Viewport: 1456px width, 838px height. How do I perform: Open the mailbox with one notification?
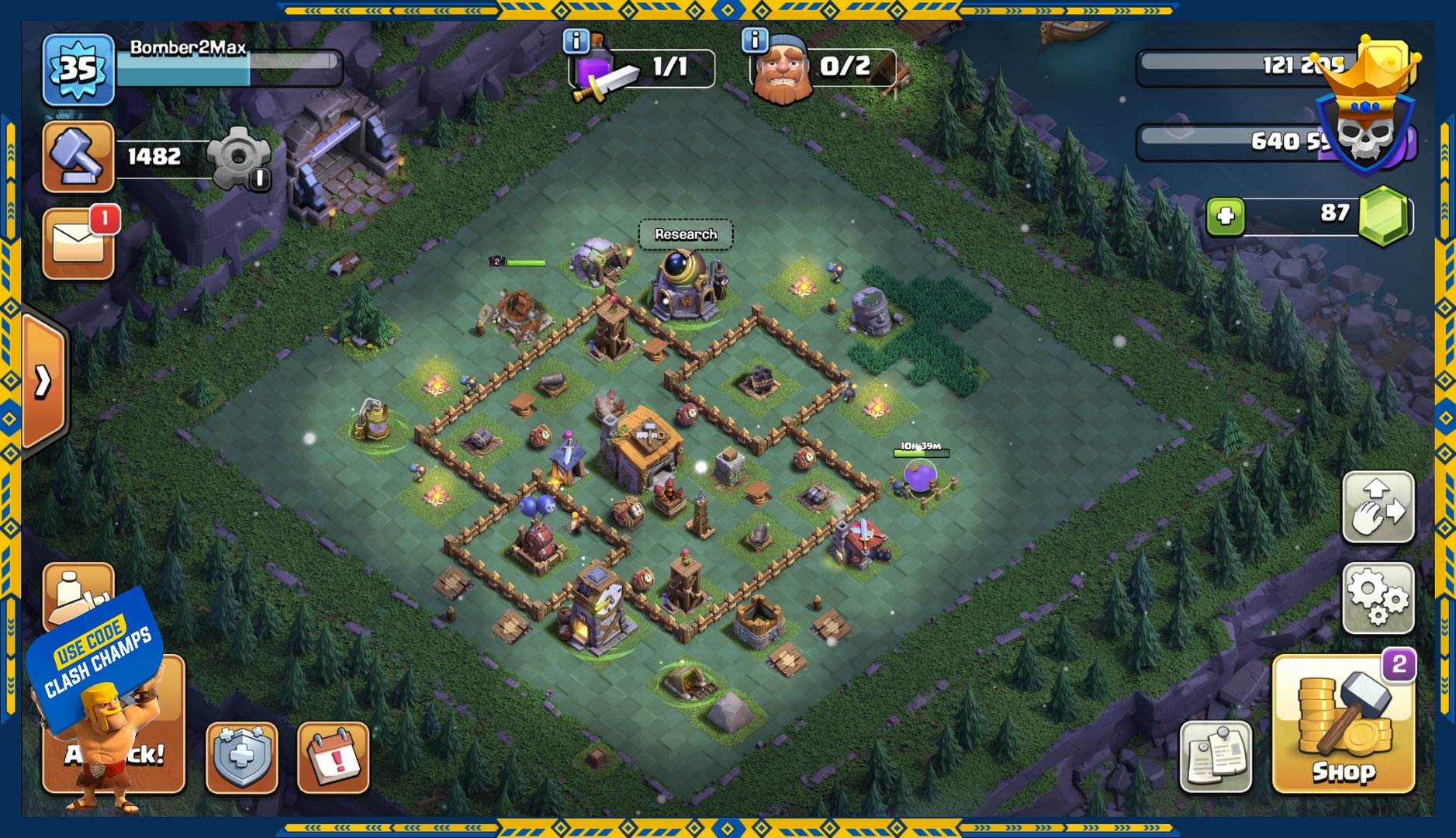tap(78, 244)
